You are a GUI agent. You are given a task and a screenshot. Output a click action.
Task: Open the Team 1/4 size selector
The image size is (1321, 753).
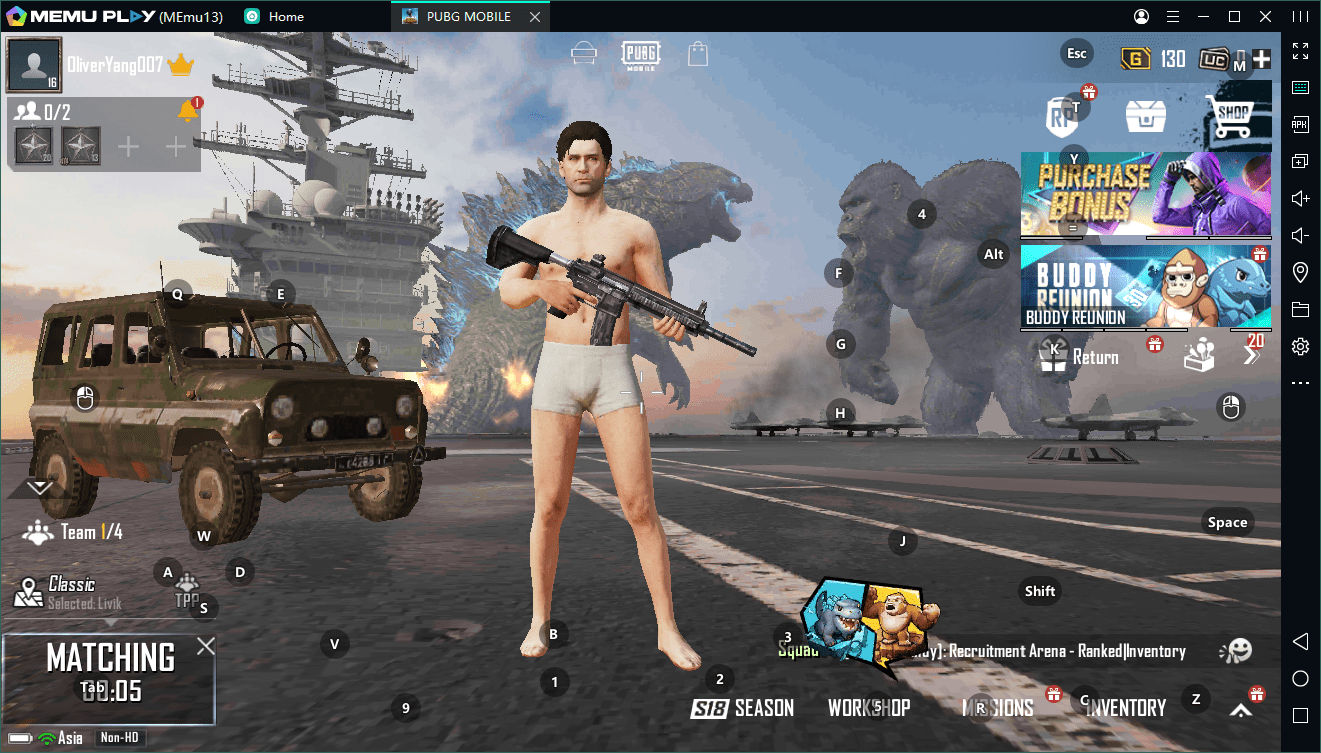[75, 532]
